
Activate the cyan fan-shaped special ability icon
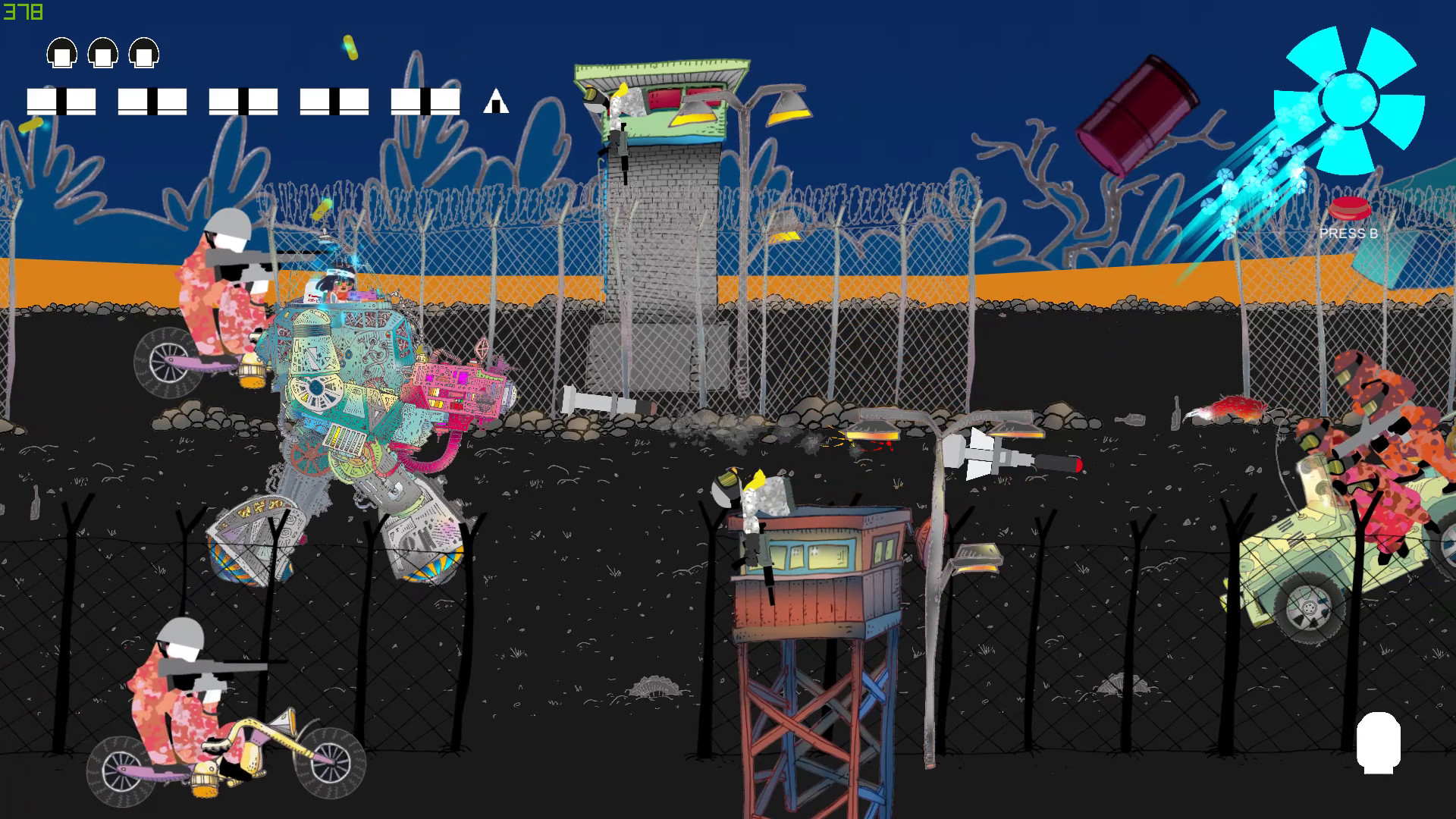tap(1348, 100)
